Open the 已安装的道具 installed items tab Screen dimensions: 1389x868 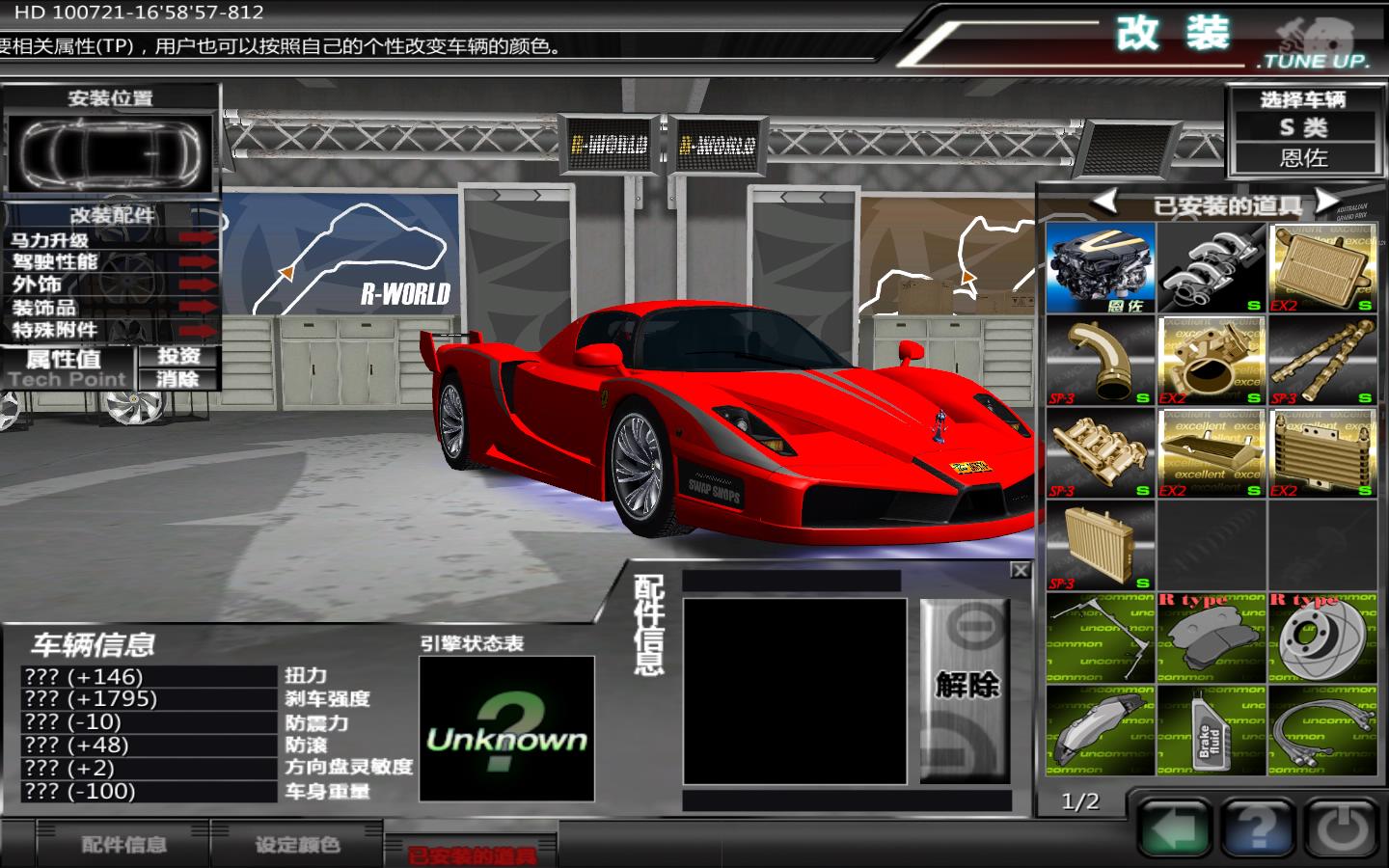tap(471, 854)
